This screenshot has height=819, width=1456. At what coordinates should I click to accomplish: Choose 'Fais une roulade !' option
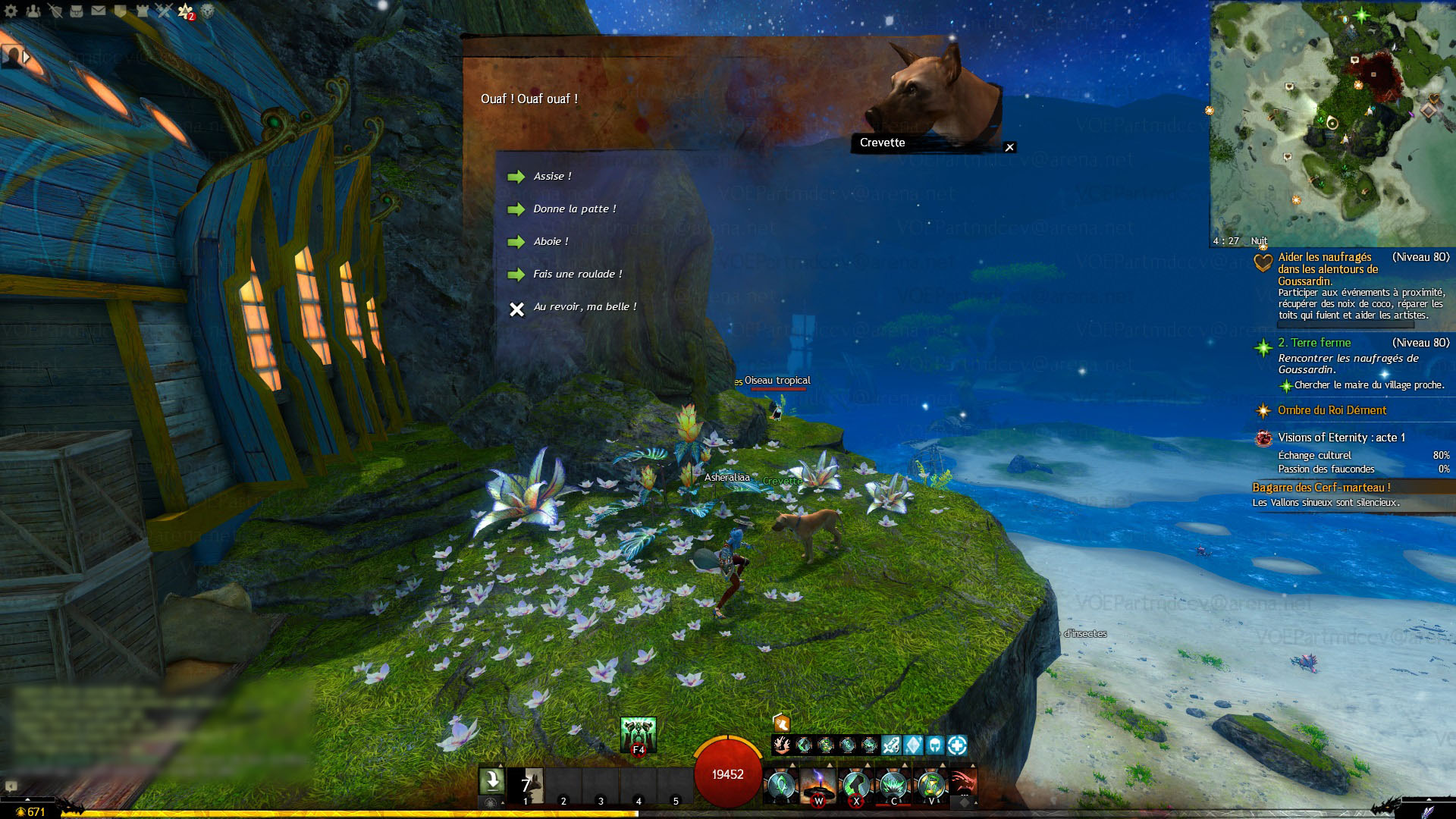coord(577,275)
